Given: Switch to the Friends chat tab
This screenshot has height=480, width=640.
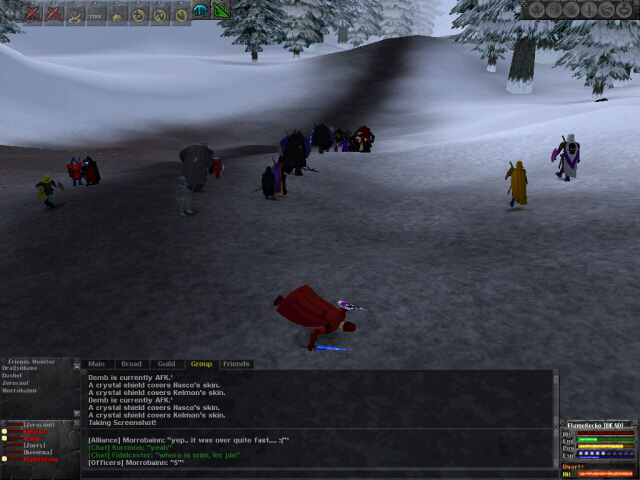Looking at the screenshot, I should [x=236, y=364].
